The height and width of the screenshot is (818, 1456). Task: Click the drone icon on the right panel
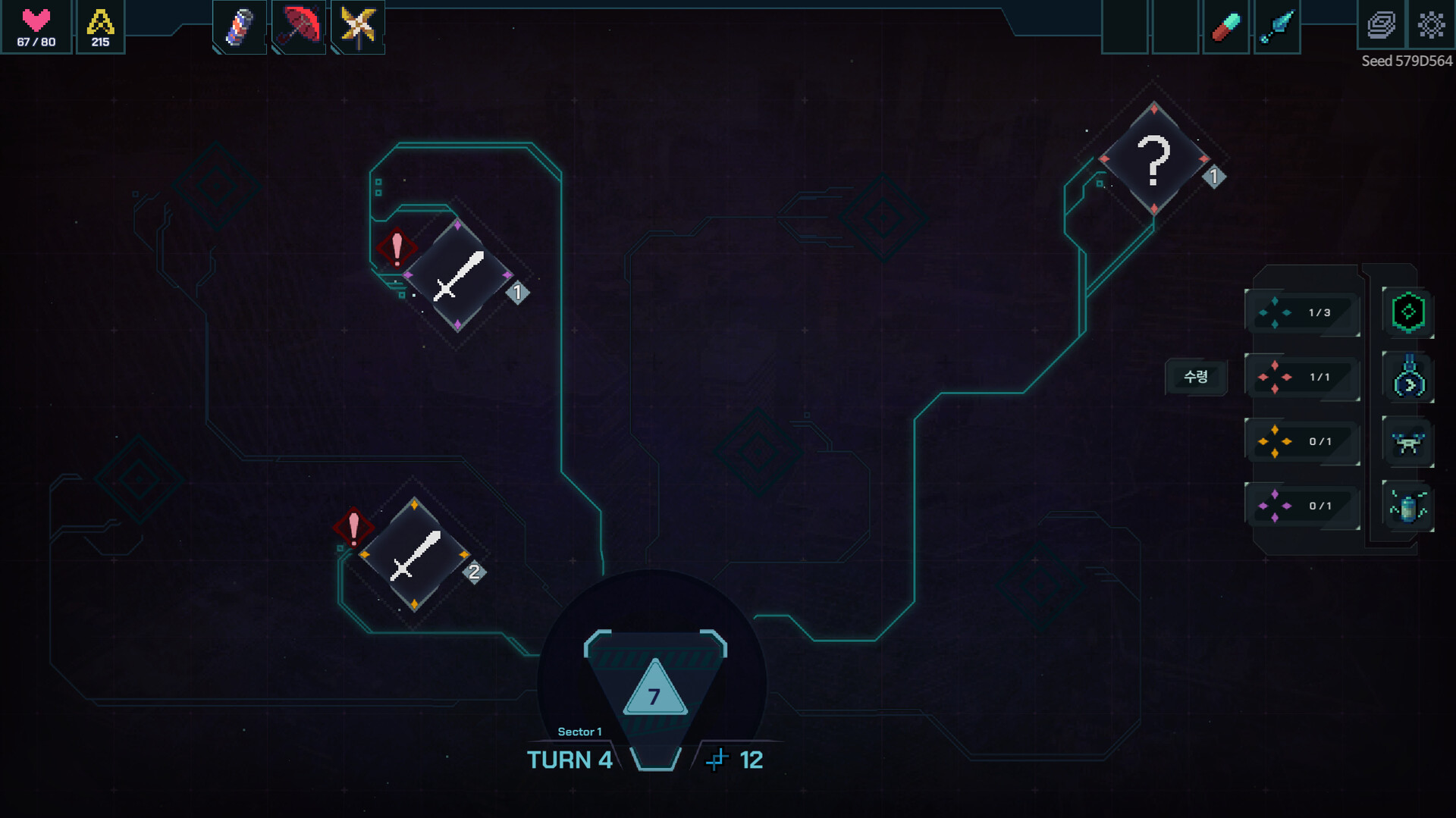tap(1407, 442)
